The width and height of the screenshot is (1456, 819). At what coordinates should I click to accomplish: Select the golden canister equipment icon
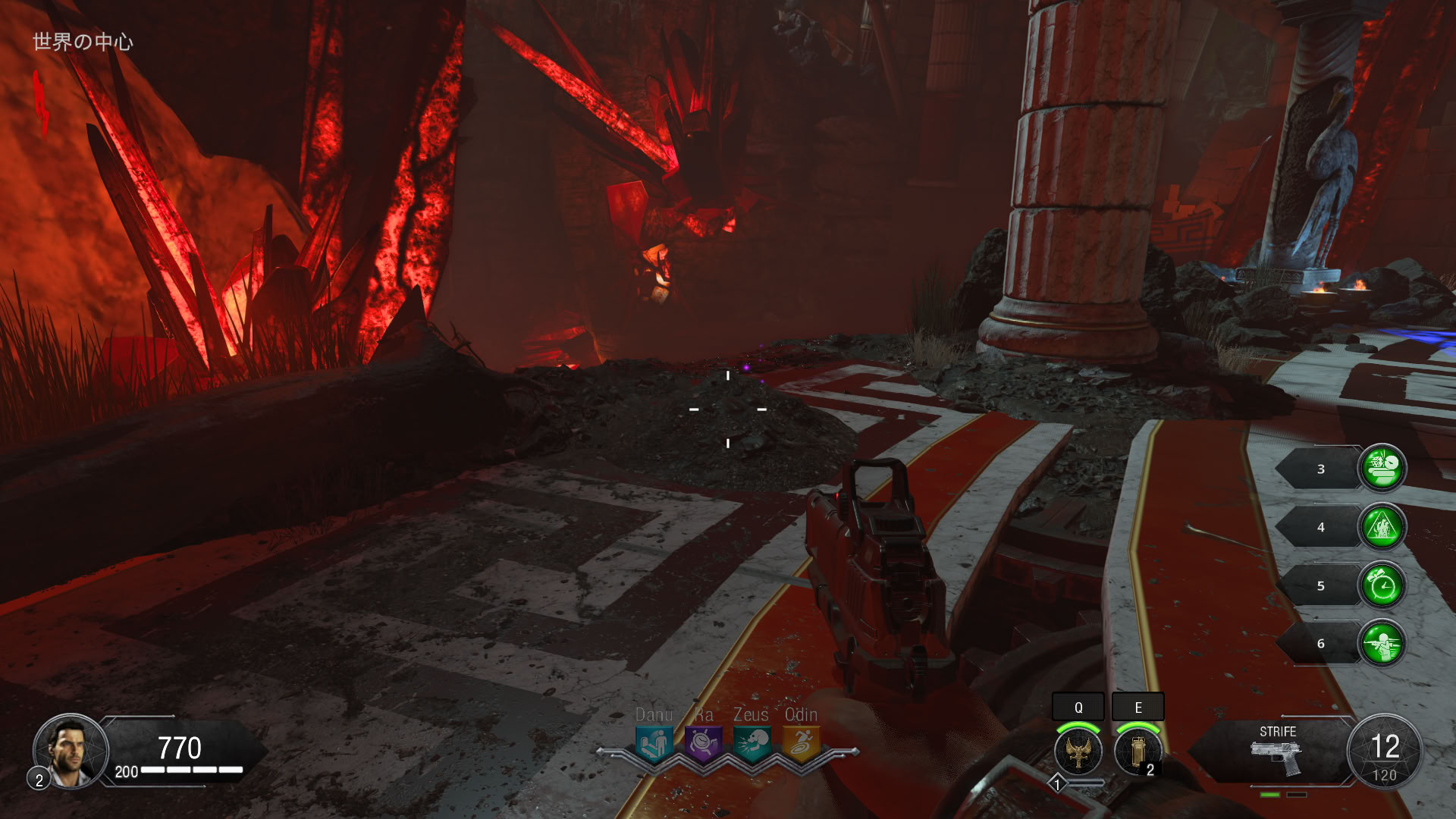[1137, 752]
